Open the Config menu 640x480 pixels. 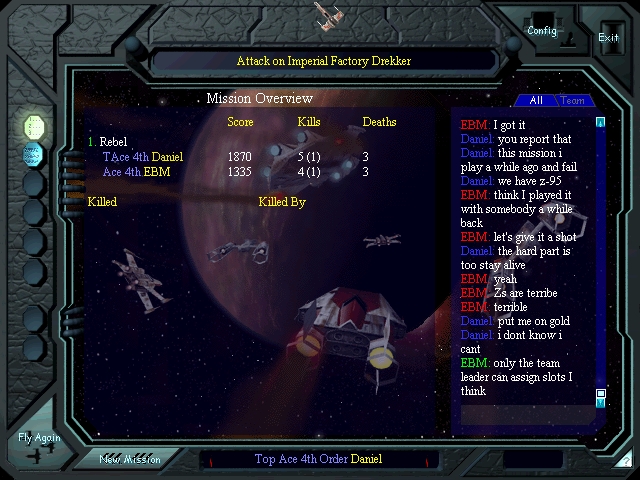(x=542, y=30)
